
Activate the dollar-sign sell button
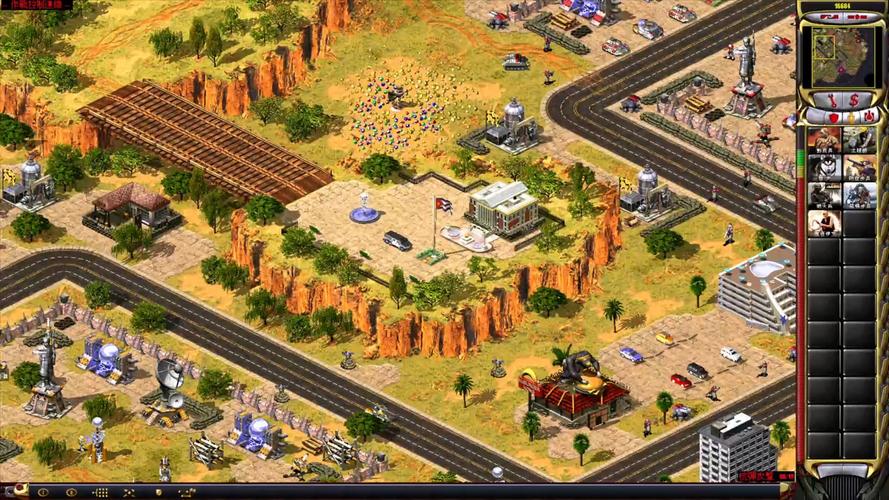coord(854,100)
